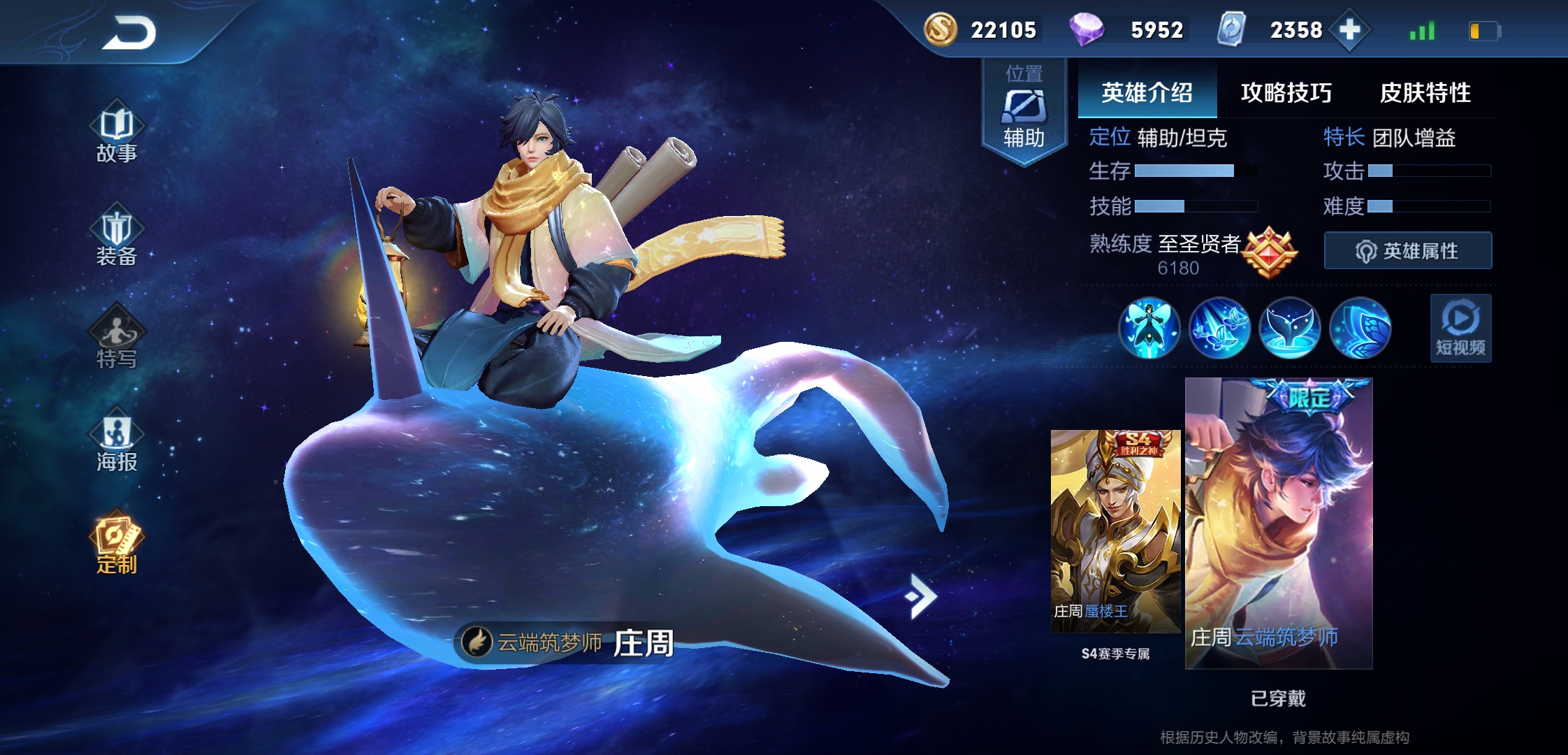Screen dimensions: 1568x755
Task: Click the gold coin currency icon
Action: click(x=939, y=29)
